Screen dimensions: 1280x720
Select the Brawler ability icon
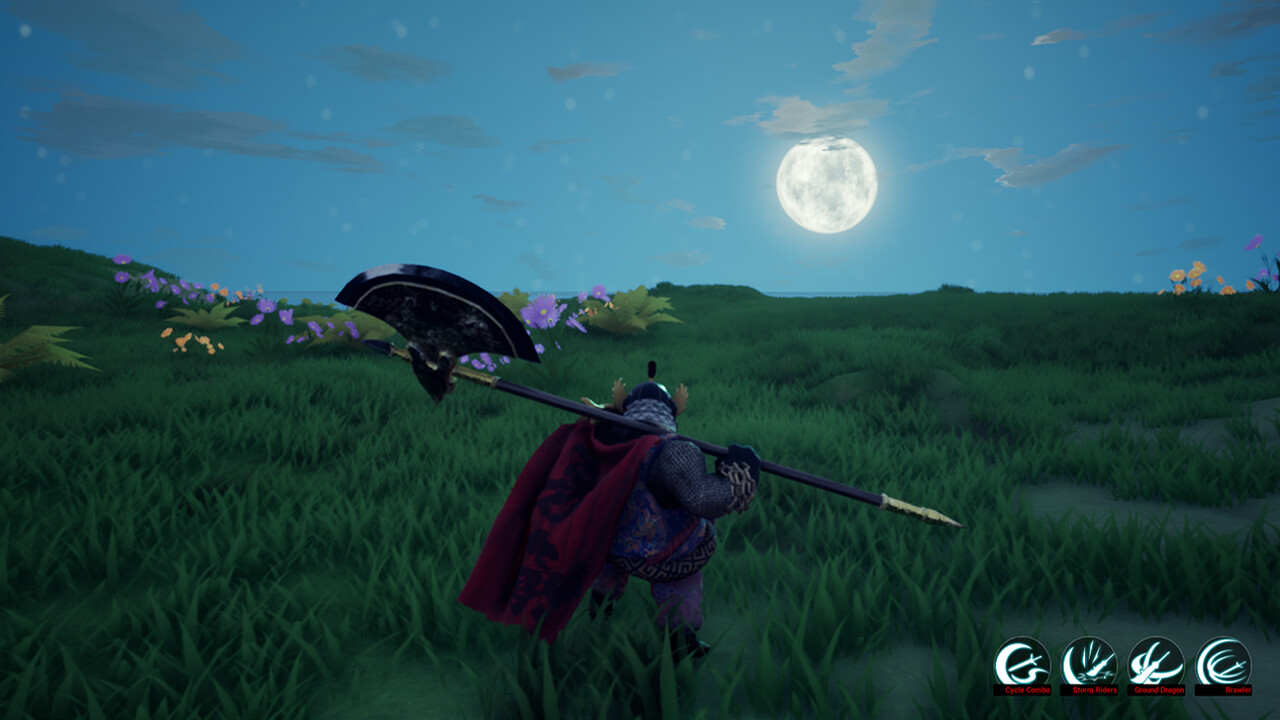point(1223,662)
